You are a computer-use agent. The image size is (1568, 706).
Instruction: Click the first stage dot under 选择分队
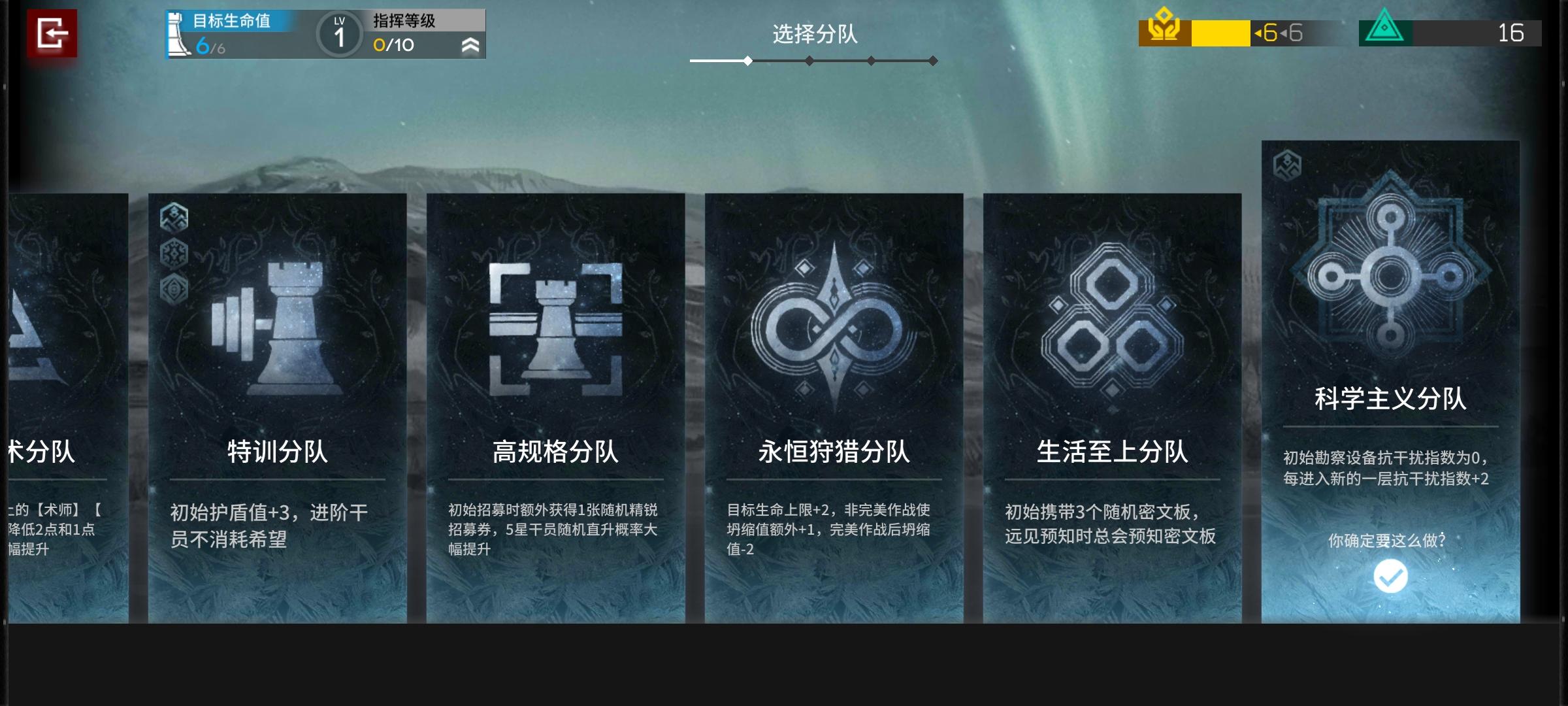pos(747,61)
